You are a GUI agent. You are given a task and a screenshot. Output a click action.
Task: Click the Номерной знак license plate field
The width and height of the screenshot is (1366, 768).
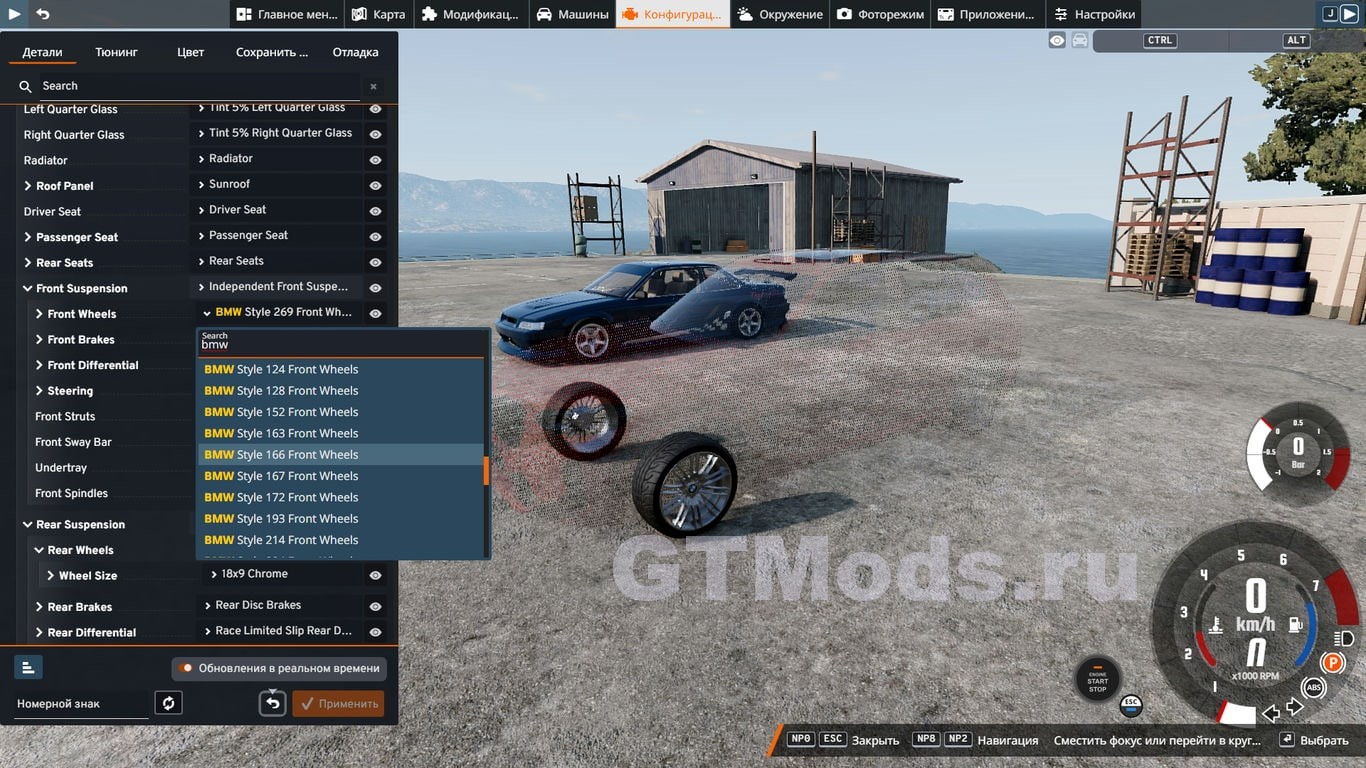click(x=80, y=704)
